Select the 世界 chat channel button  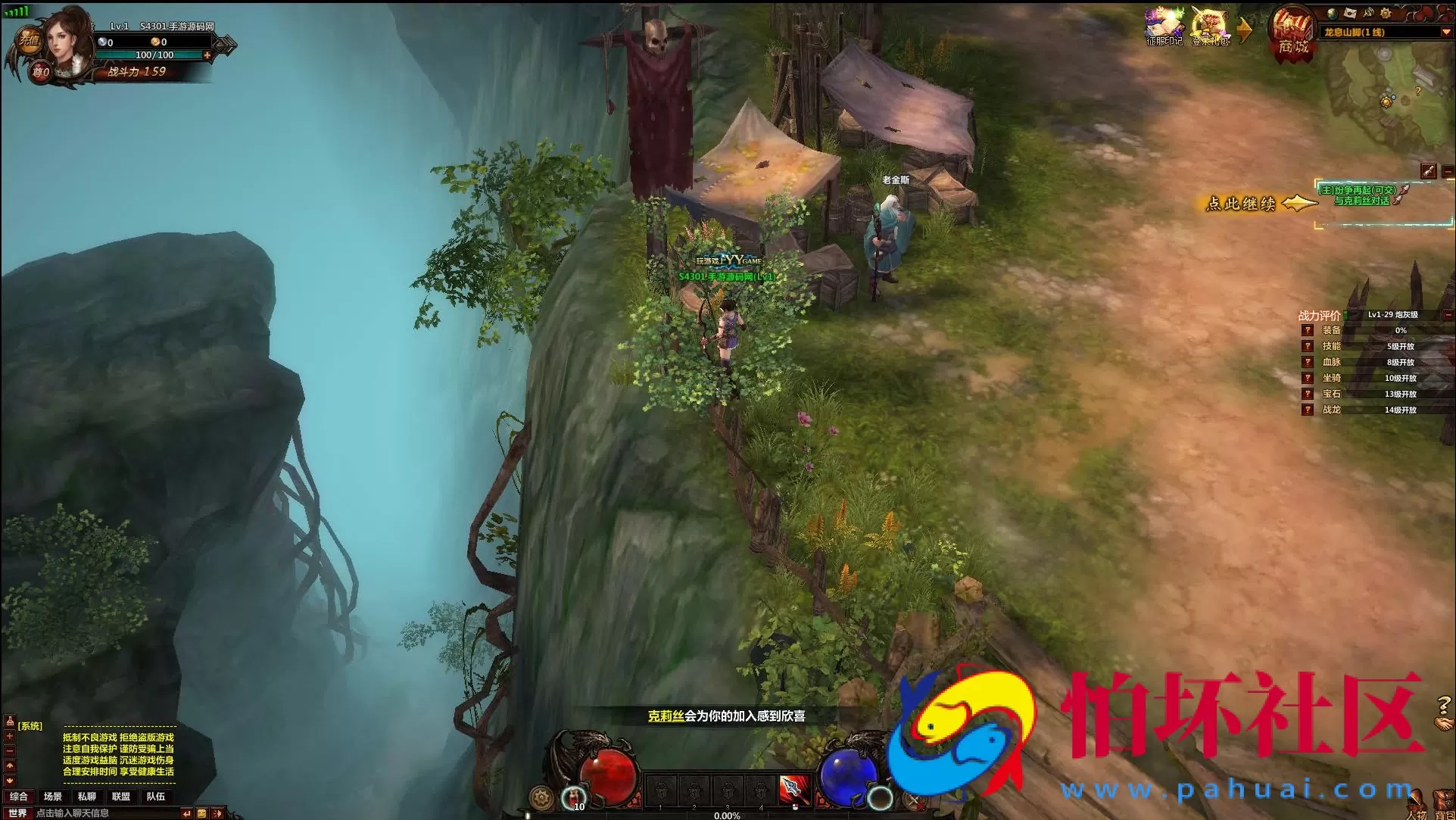(17, 813)
